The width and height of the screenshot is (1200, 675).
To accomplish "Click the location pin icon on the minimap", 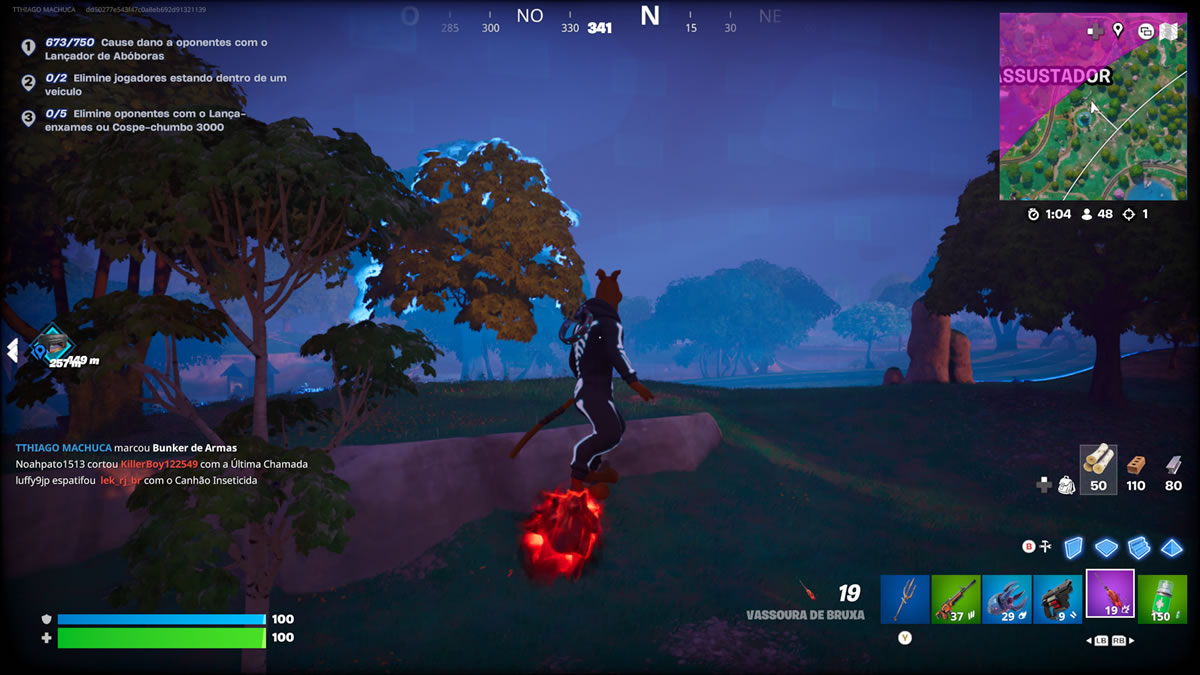I will coord(1118,31).
